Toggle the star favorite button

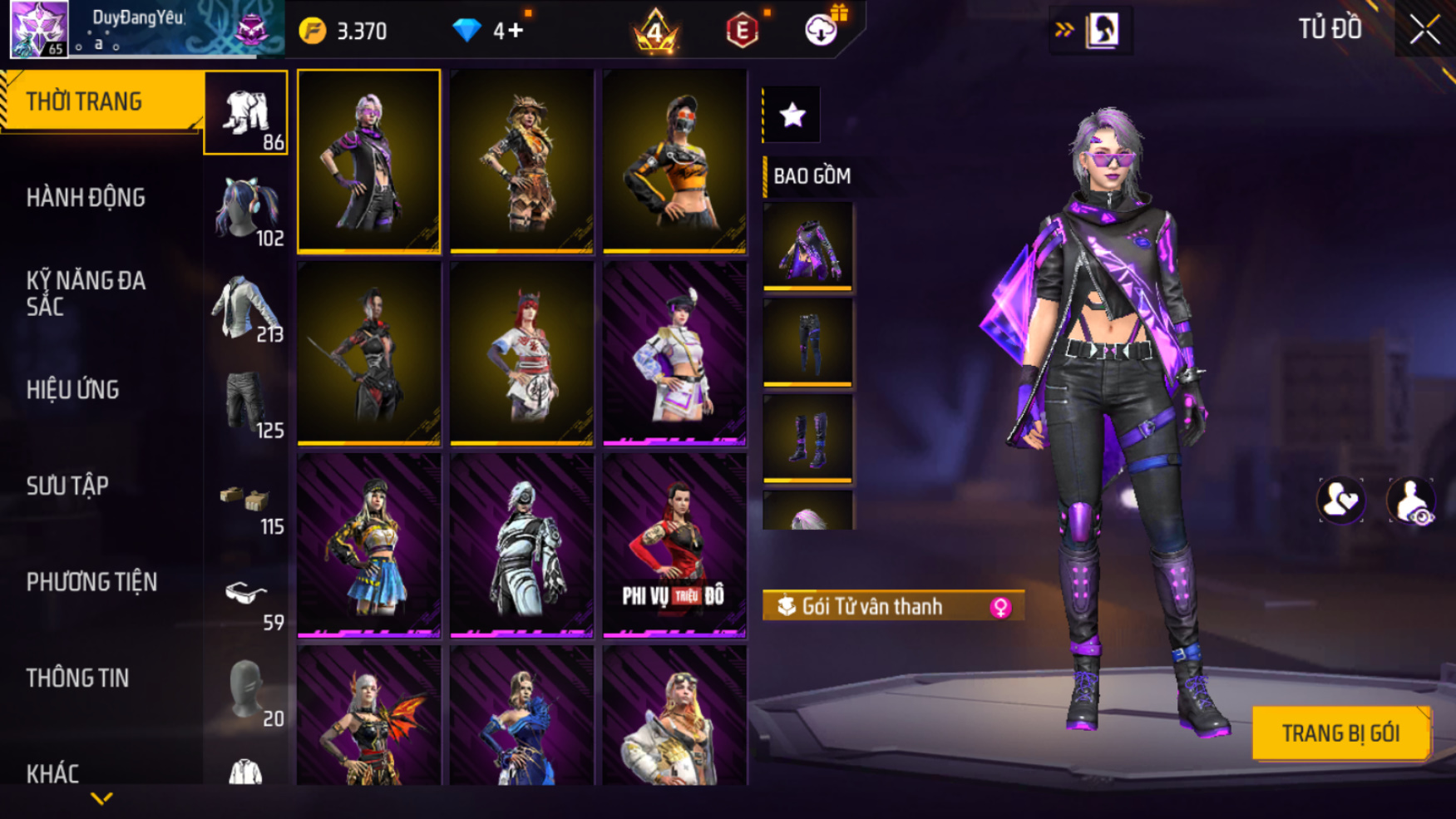pos(792,115)
